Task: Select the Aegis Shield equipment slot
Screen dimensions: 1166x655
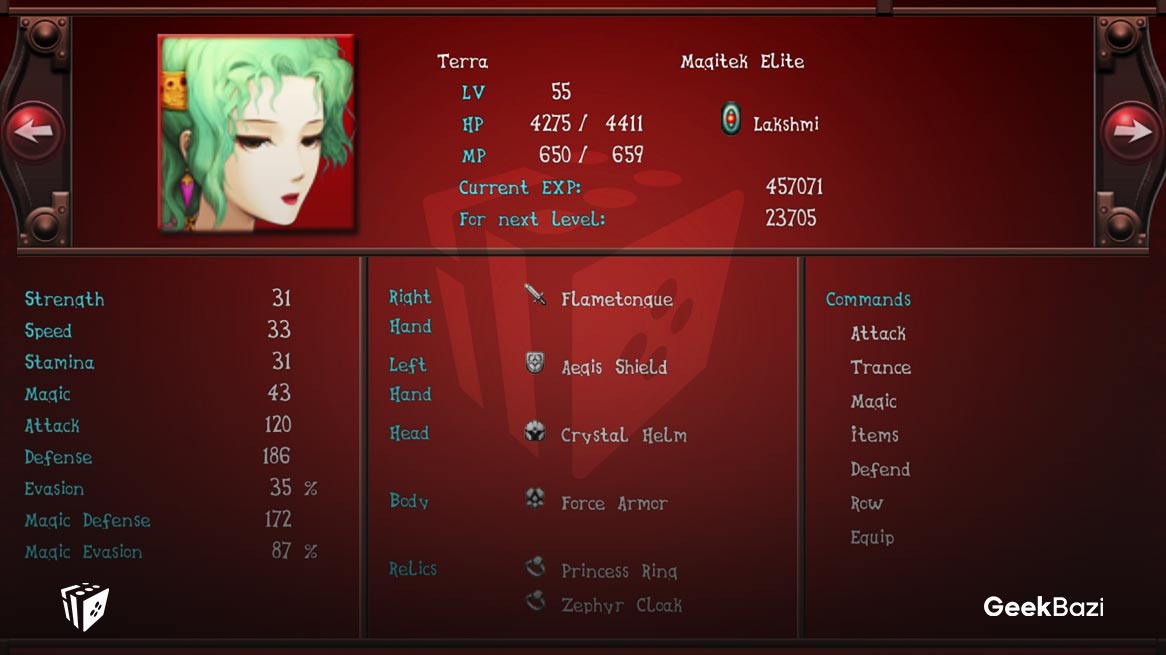Action: (613, 367)
